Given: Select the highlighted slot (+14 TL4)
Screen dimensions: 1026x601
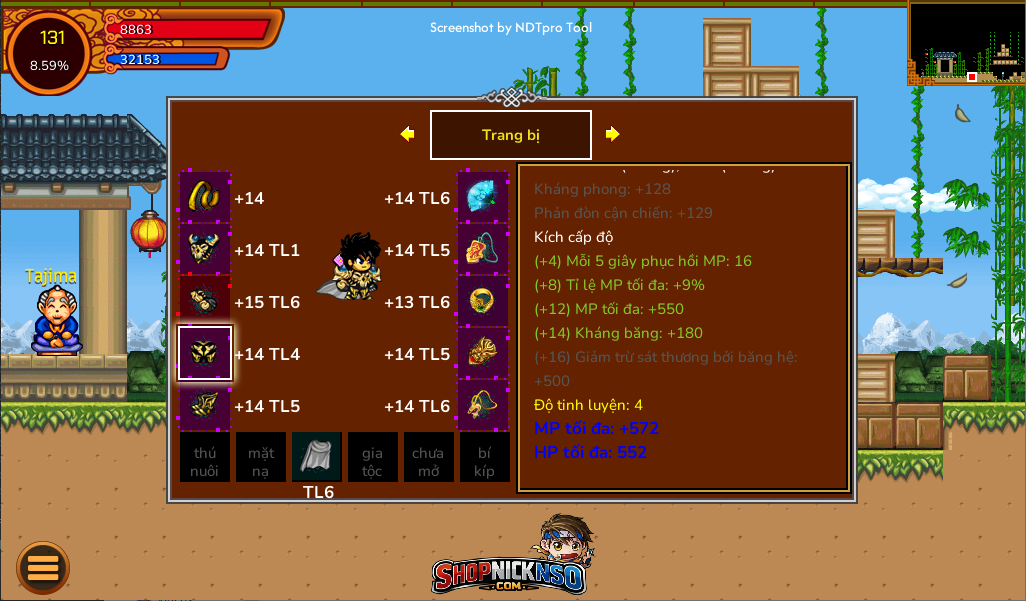Looking at the screenshot, I should [x=205, y=353].
